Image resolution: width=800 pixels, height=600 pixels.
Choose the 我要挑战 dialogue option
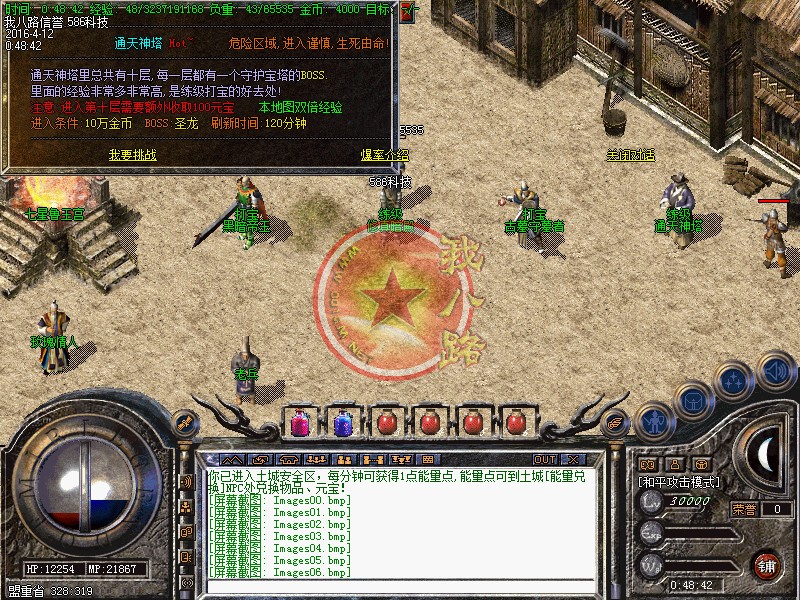pos(133,155)
